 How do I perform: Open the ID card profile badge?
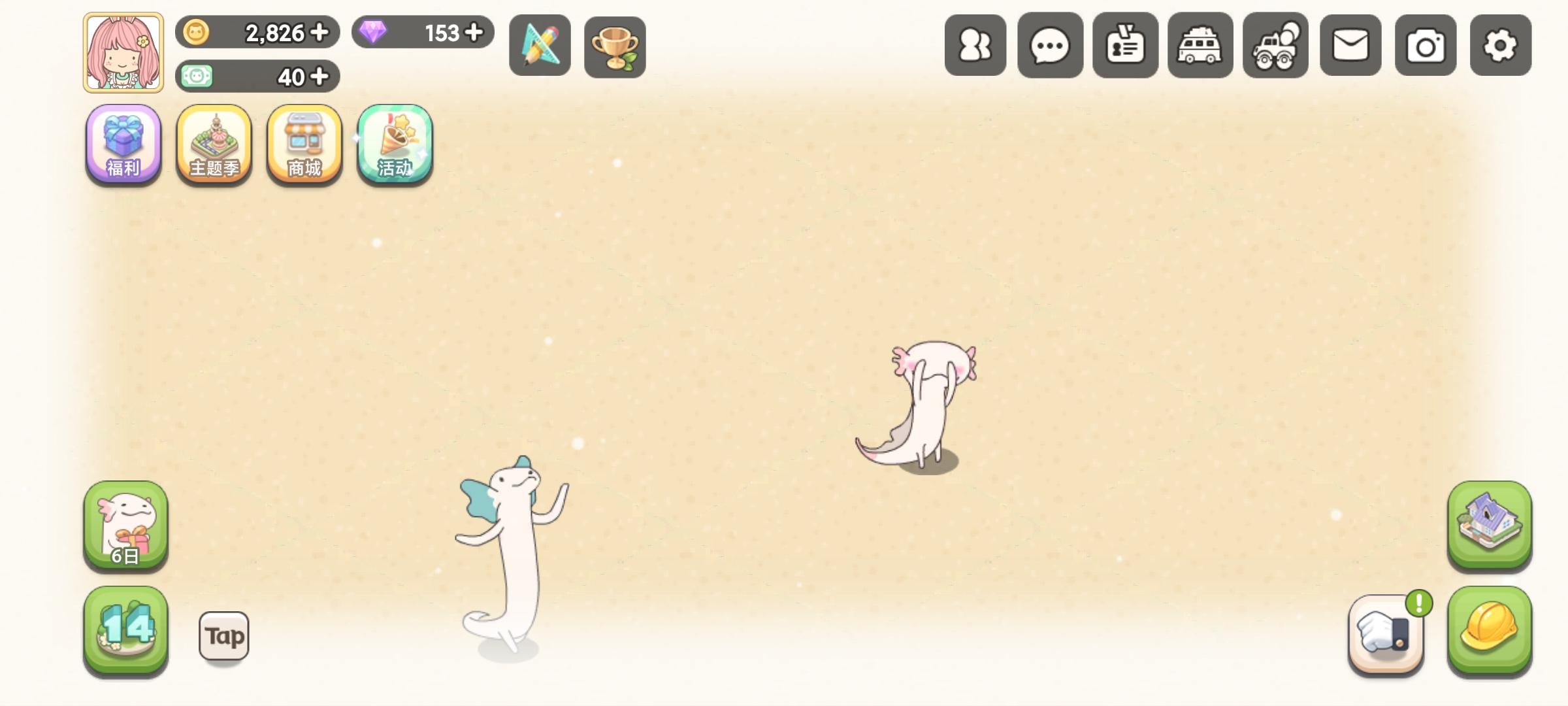pos(1125,44)
